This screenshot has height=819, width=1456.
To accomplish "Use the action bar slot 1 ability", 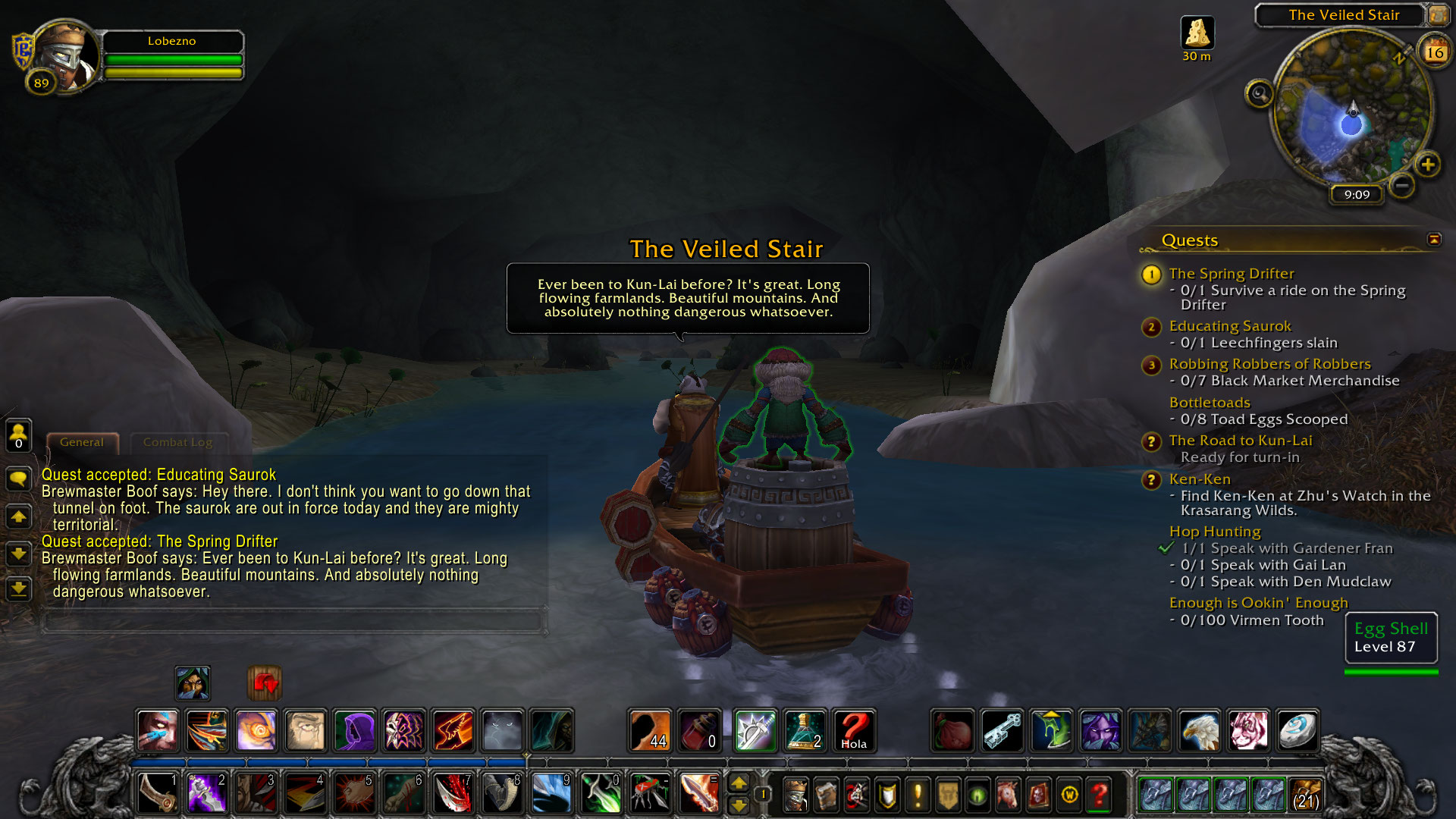I will pos(158,793).
